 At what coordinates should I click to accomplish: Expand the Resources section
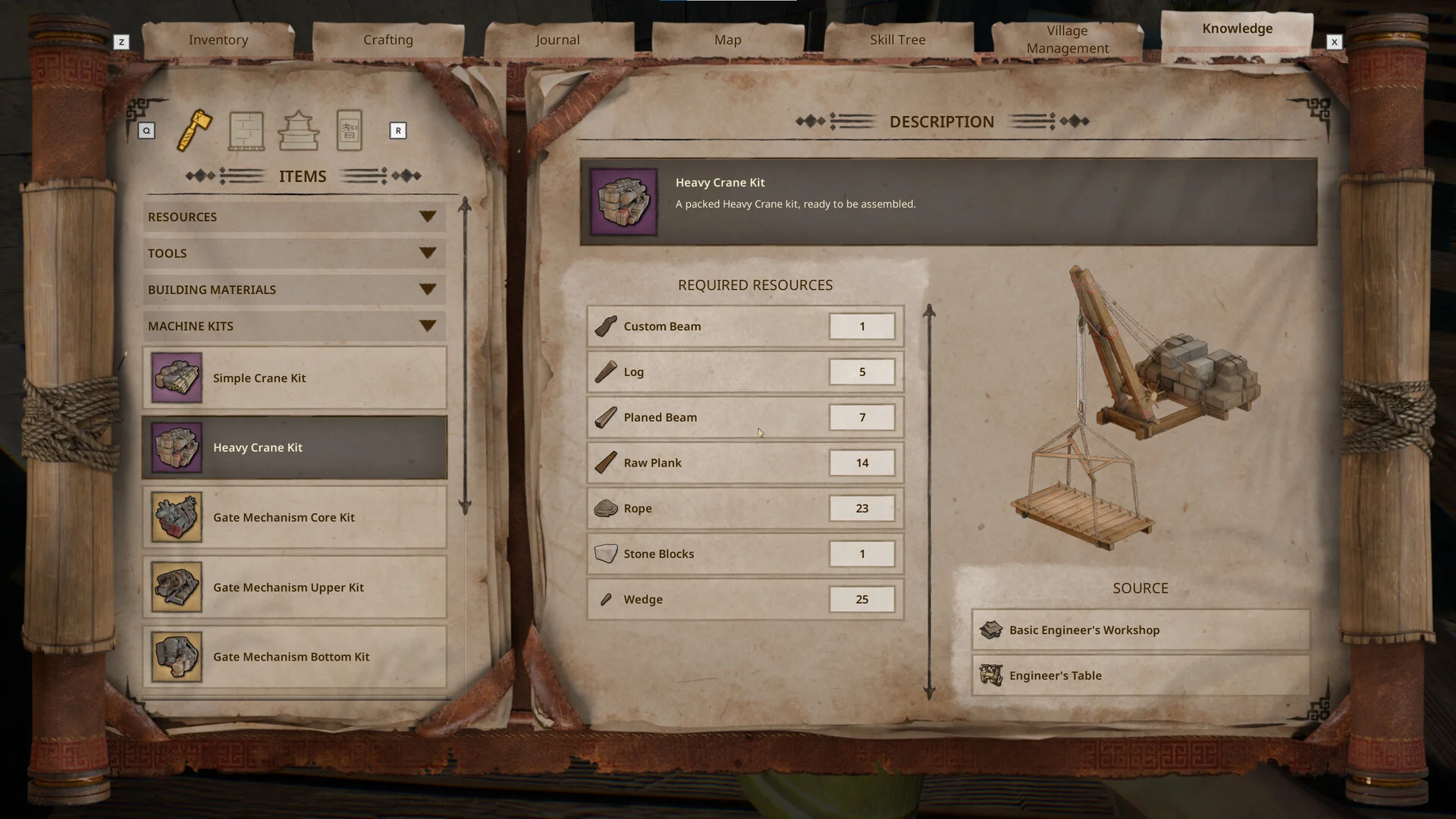[x=293, y=217]
